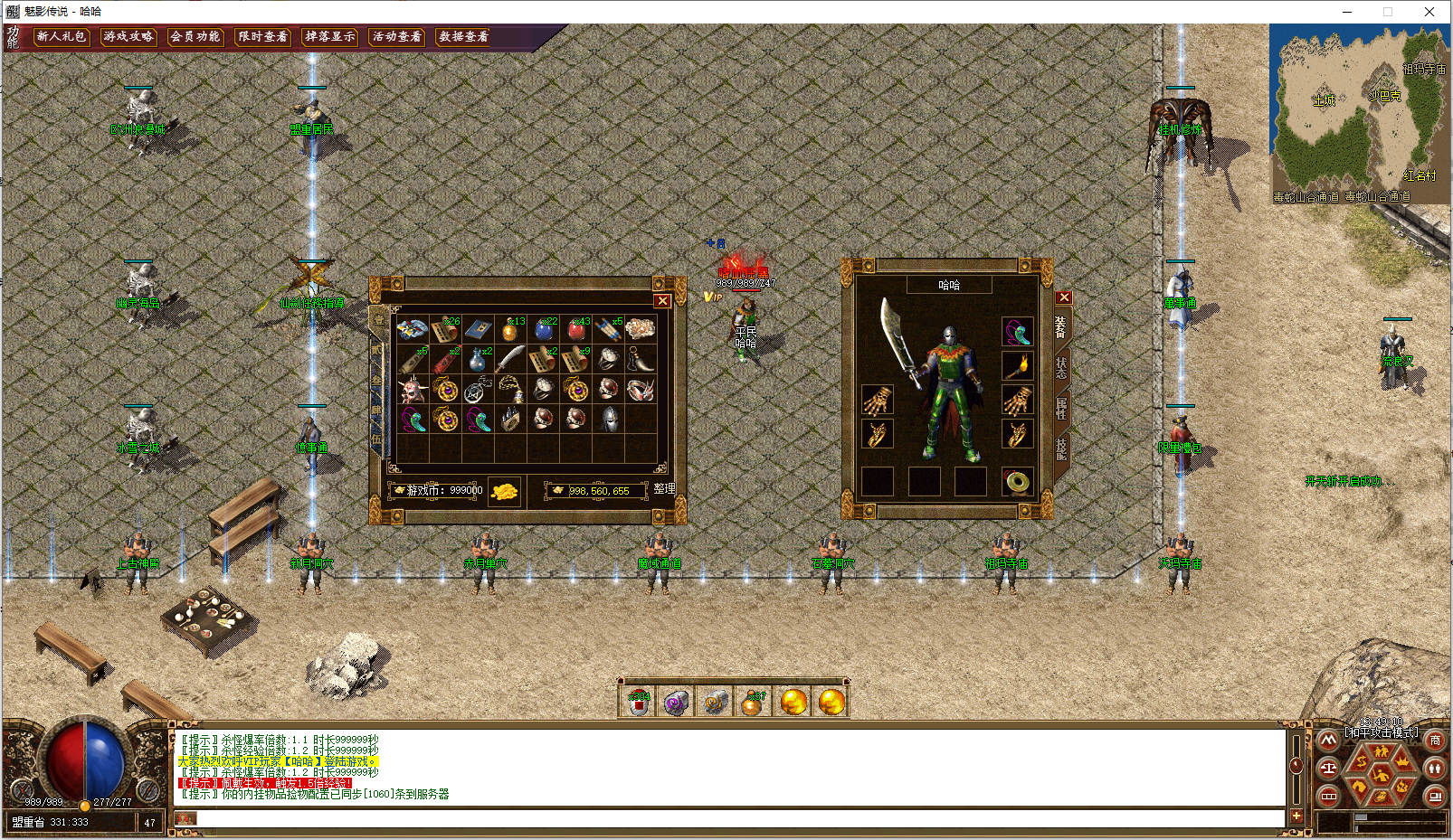Click the gold coin pile button
The width and height of the screenshot is (1453, 840).
click(x=505, y=491)
